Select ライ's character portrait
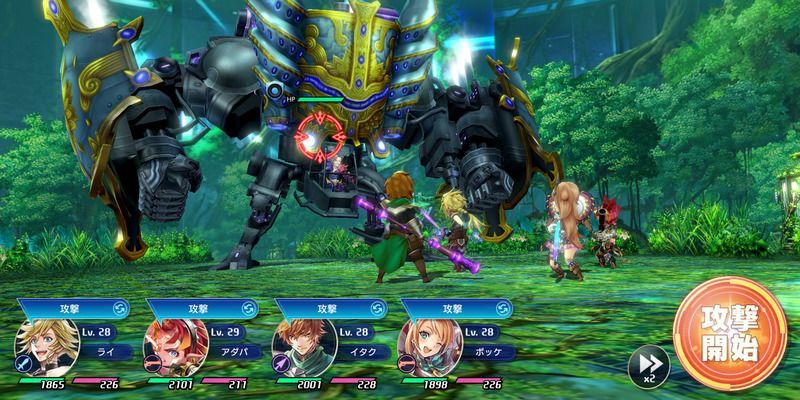Screen dimensions: 800x400 click(40, 343)
